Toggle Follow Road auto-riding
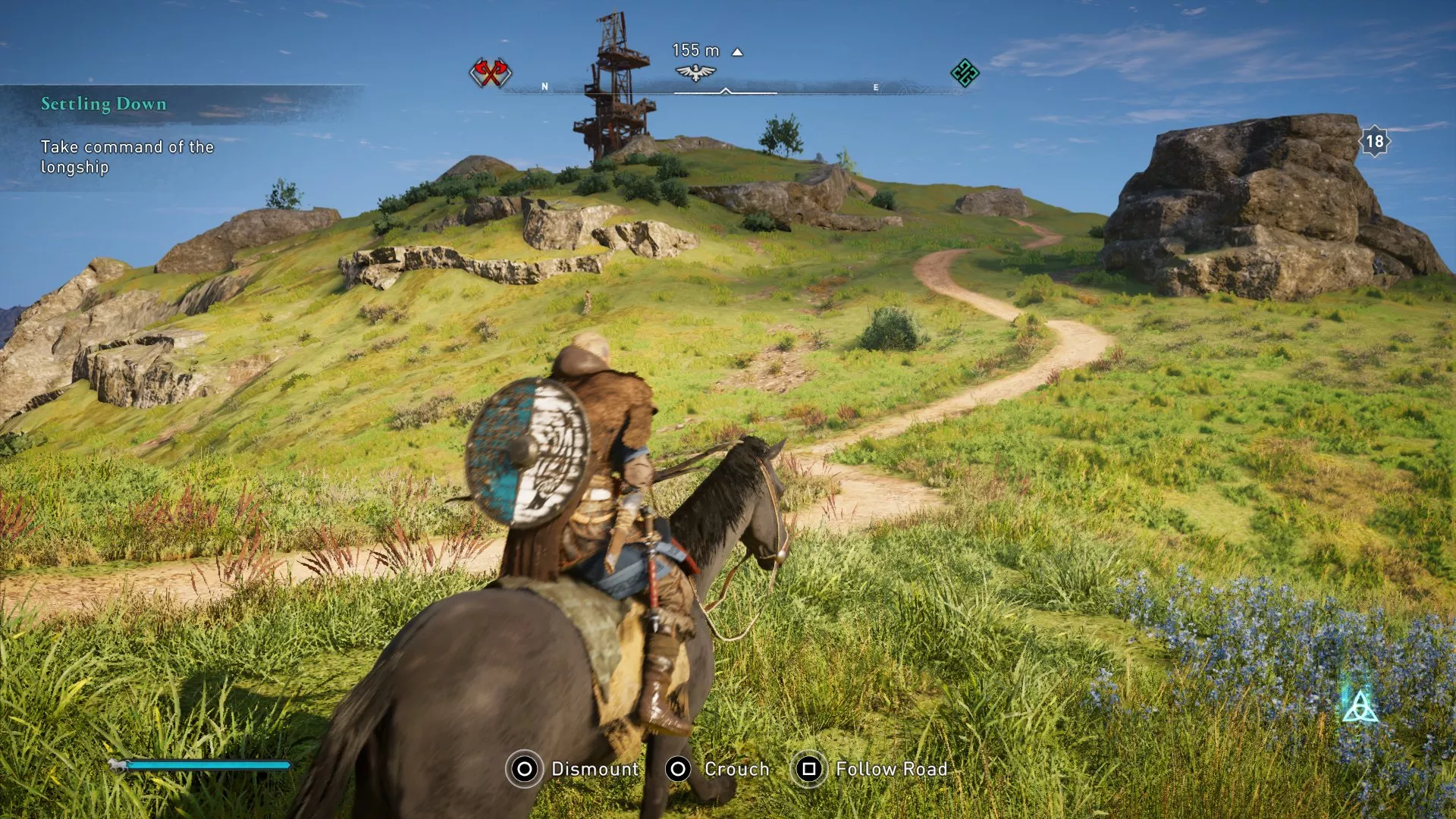This screenshot has width=1456, height=819. pyautogui.click(x=890, y=769)
